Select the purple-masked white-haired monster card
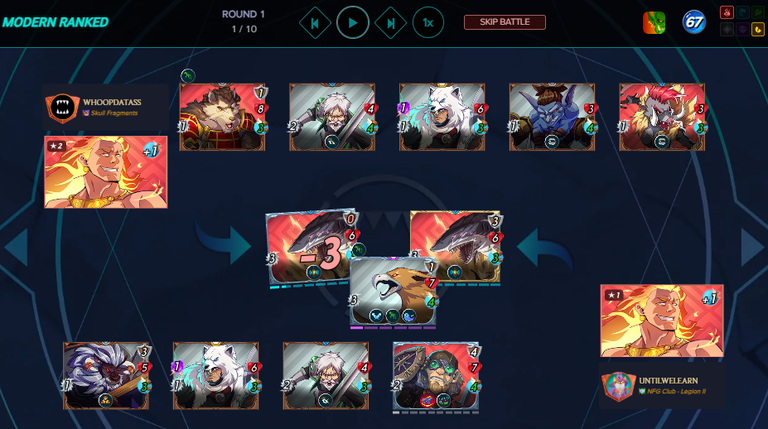This screenshot has height=429, width=768. coord(107,376)
